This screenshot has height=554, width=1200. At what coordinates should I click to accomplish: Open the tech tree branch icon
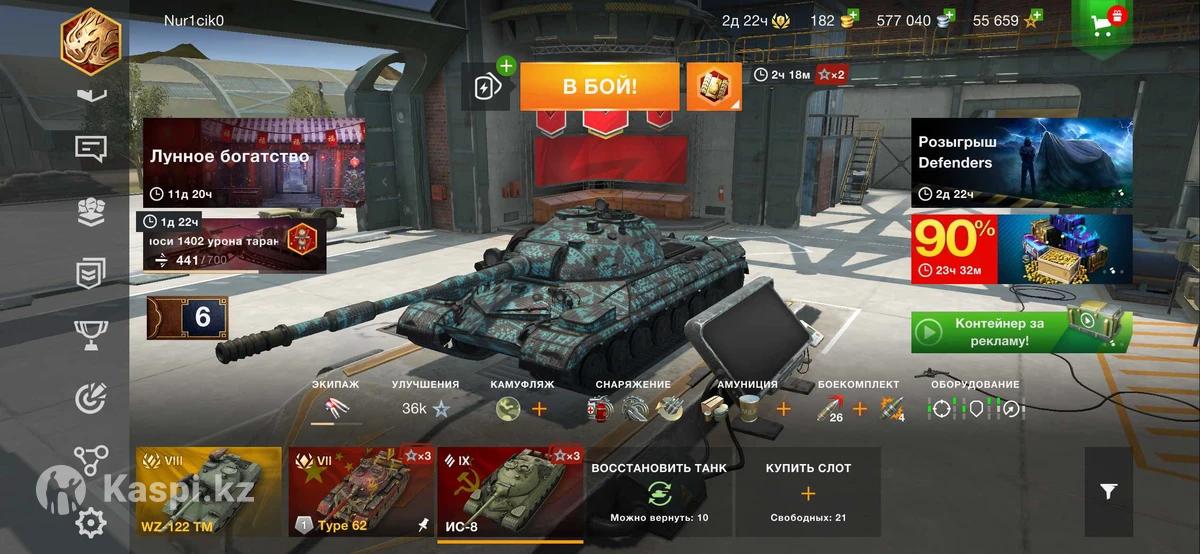click(x=91, y=460)
